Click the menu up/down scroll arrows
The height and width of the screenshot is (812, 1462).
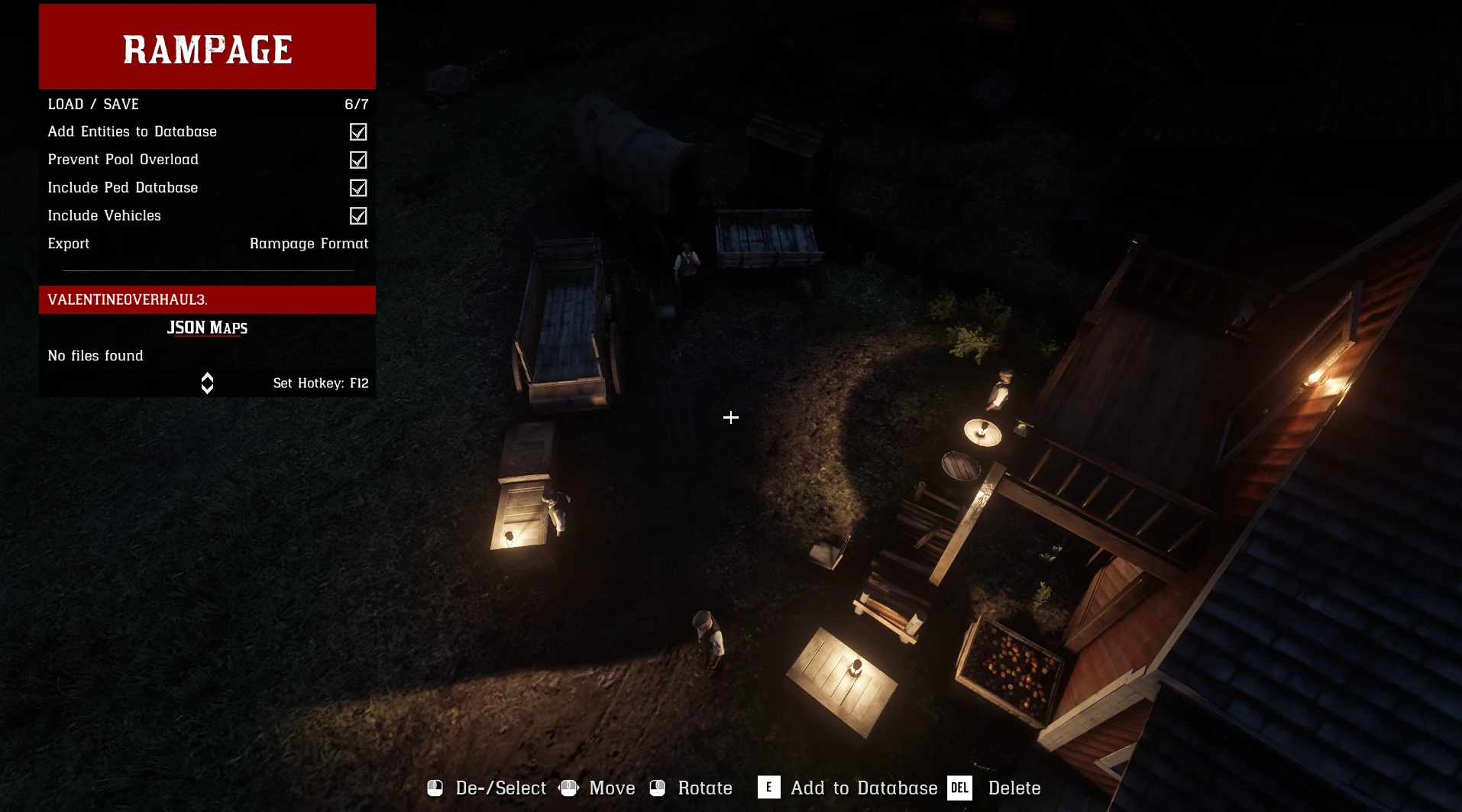tap(207, 383)
